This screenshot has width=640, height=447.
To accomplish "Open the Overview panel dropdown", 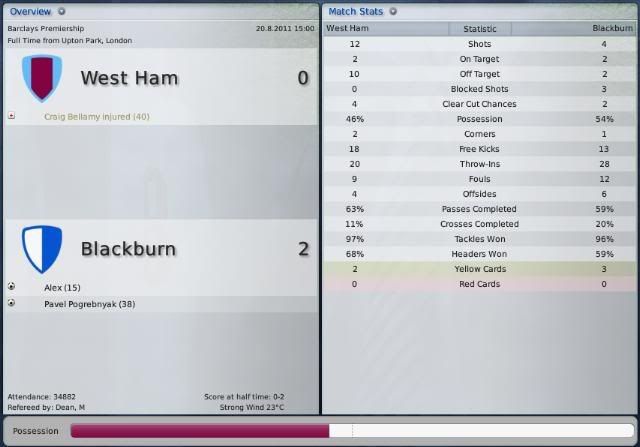I will click(x=62, y=11).
